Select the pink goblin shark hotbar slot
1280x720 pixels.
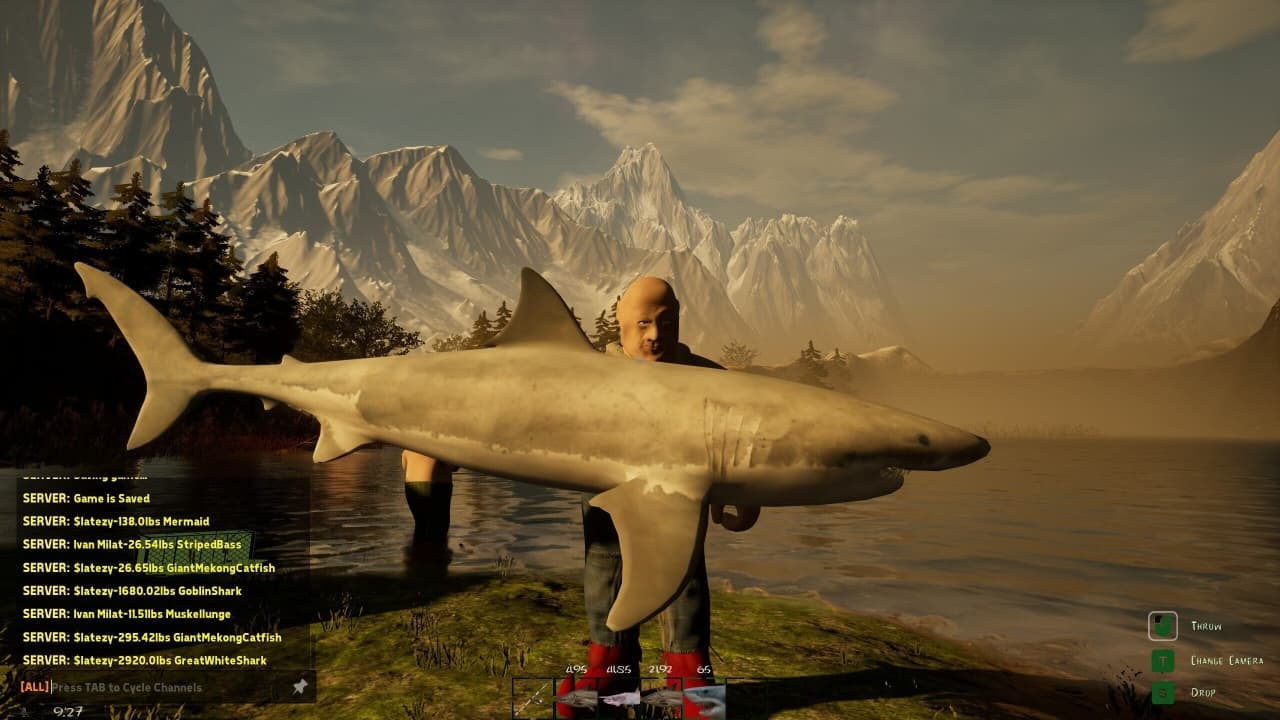coord(619,698)
